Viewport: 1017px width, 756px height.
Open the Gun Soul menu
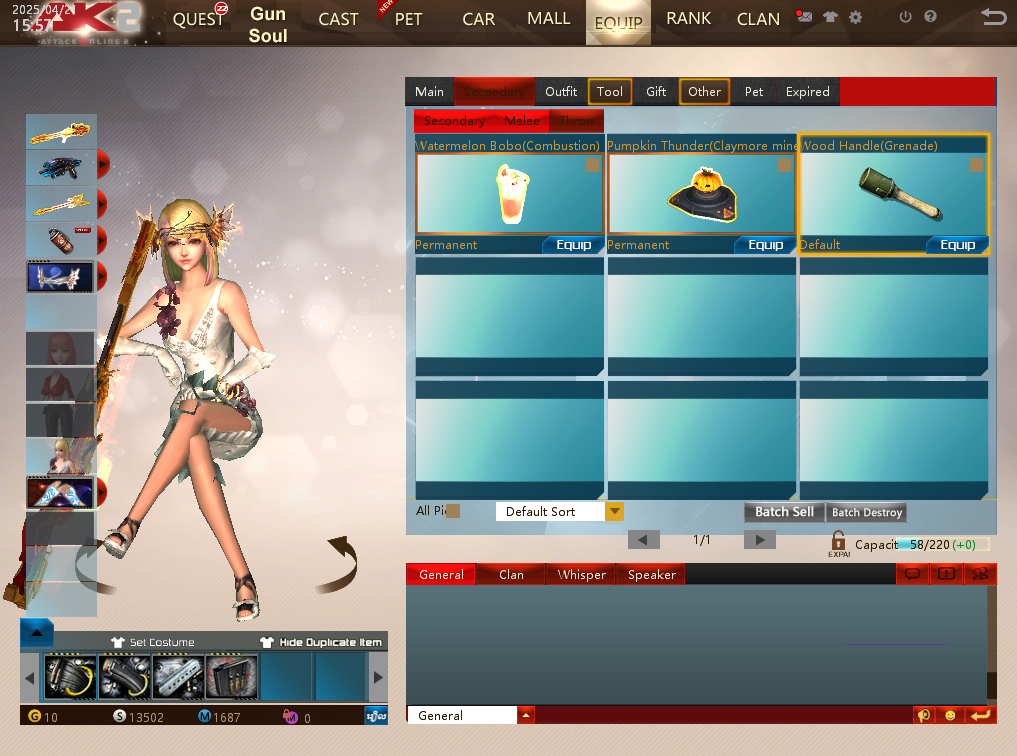coord(268,25)
